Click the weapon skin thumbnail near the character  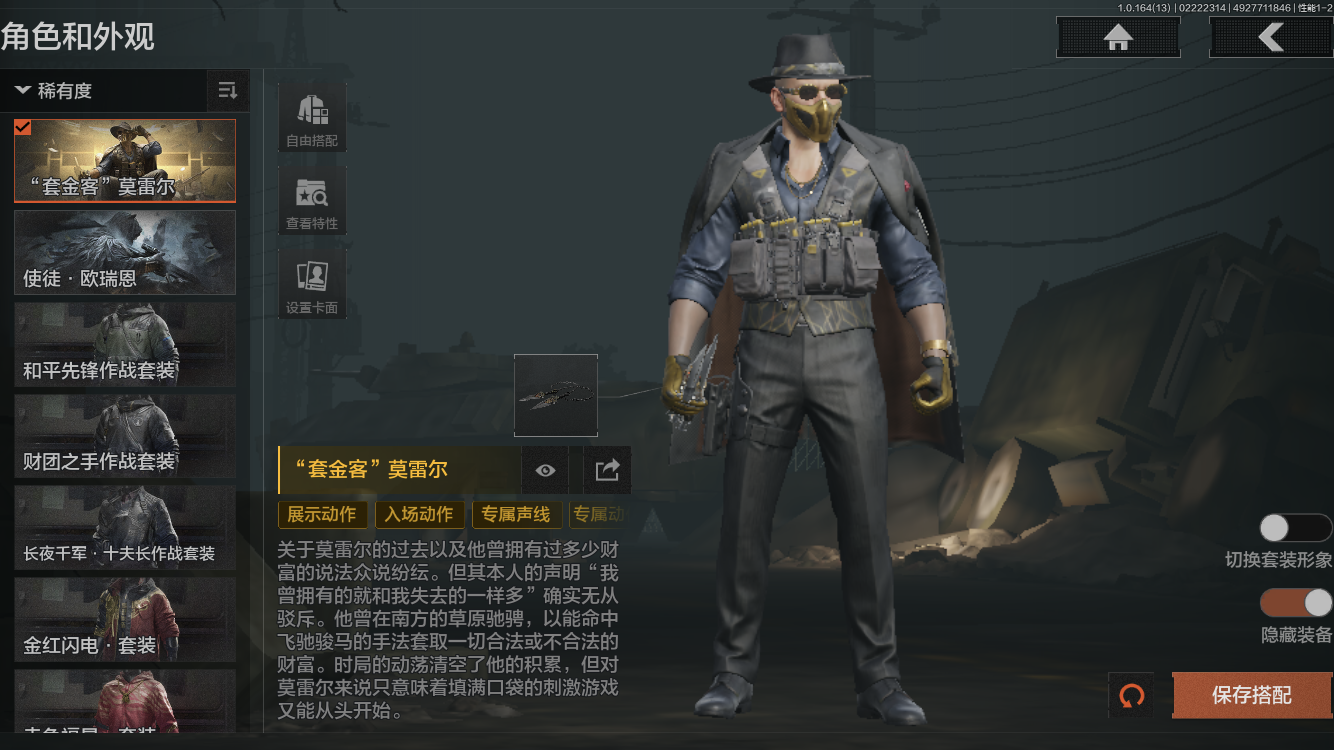tap(556, 395)
